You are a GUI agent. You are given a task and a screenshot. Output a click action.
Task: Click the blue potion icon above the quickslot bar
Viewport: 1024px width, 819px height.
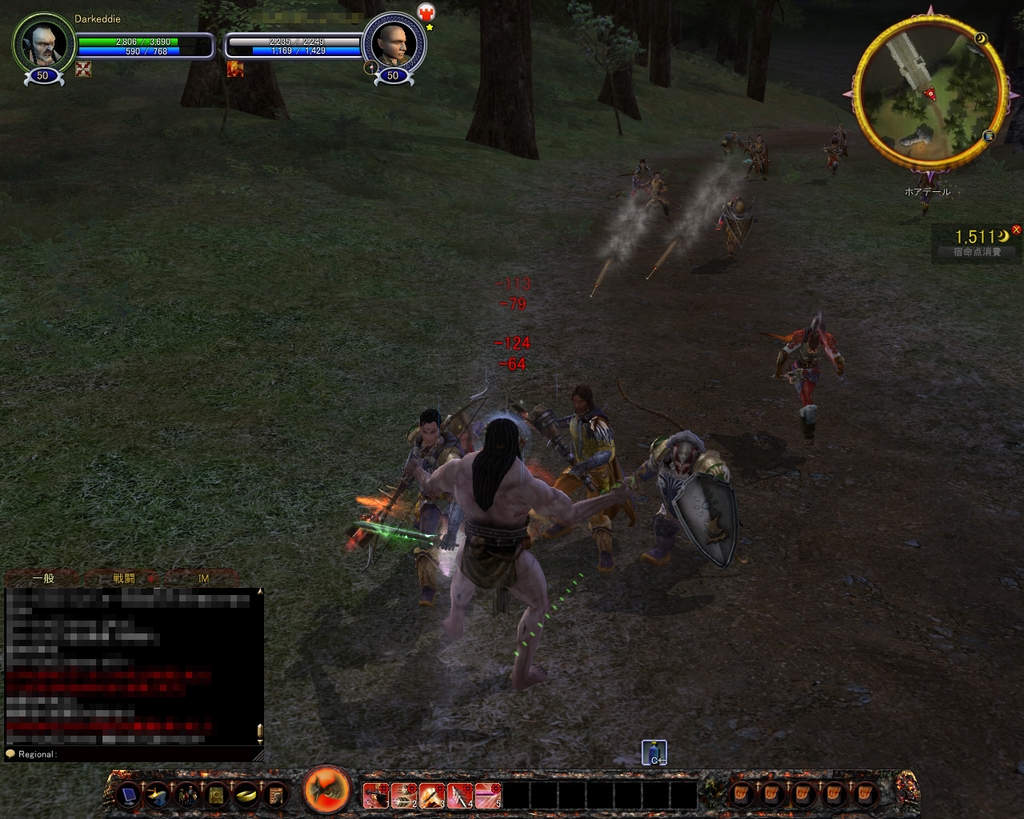pyautogui.click(x=654, y=752)
